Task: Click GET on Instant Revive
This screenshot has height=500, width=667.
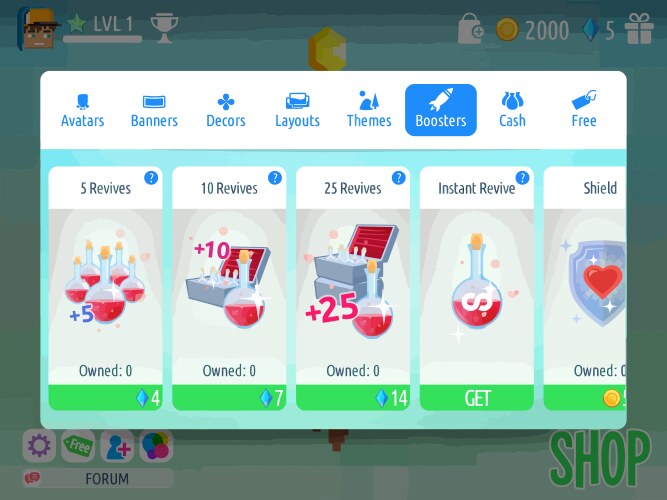Action: 477,398
